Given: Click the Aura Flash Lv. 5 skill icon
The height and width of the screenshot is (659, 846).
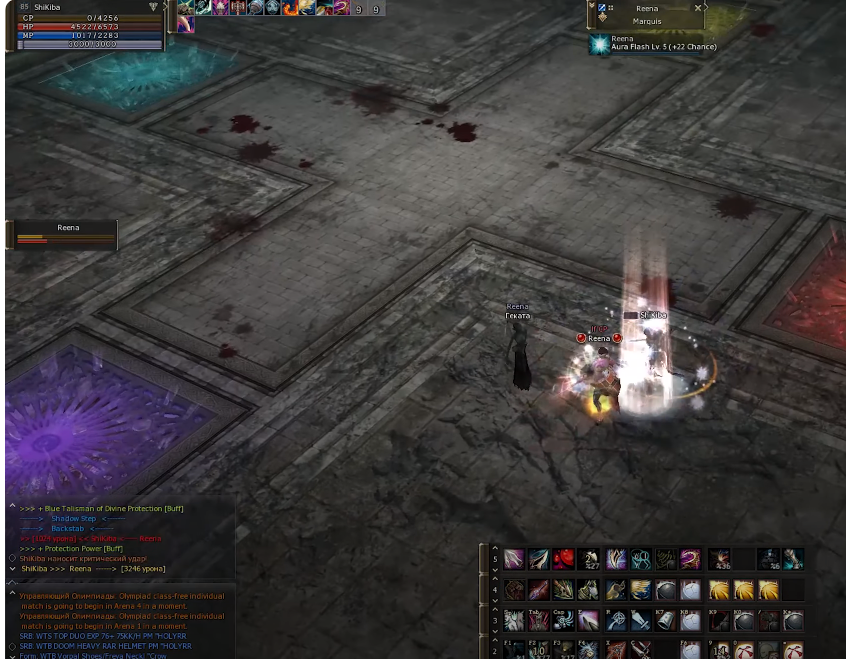Looking at the screenshot, I should point(599,44).
